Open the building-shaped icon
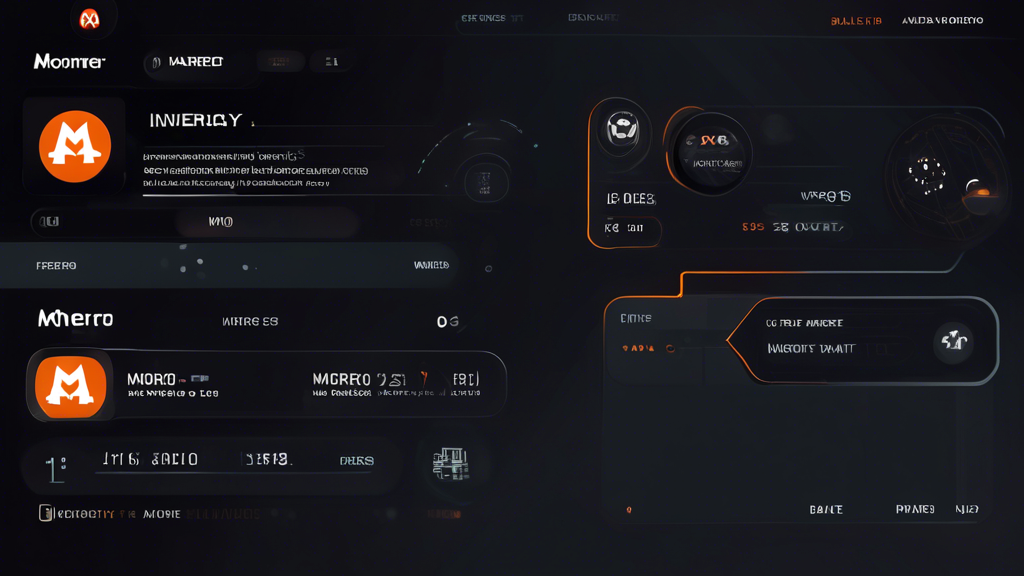1024x576 pixels. click(x=451, y=463)
